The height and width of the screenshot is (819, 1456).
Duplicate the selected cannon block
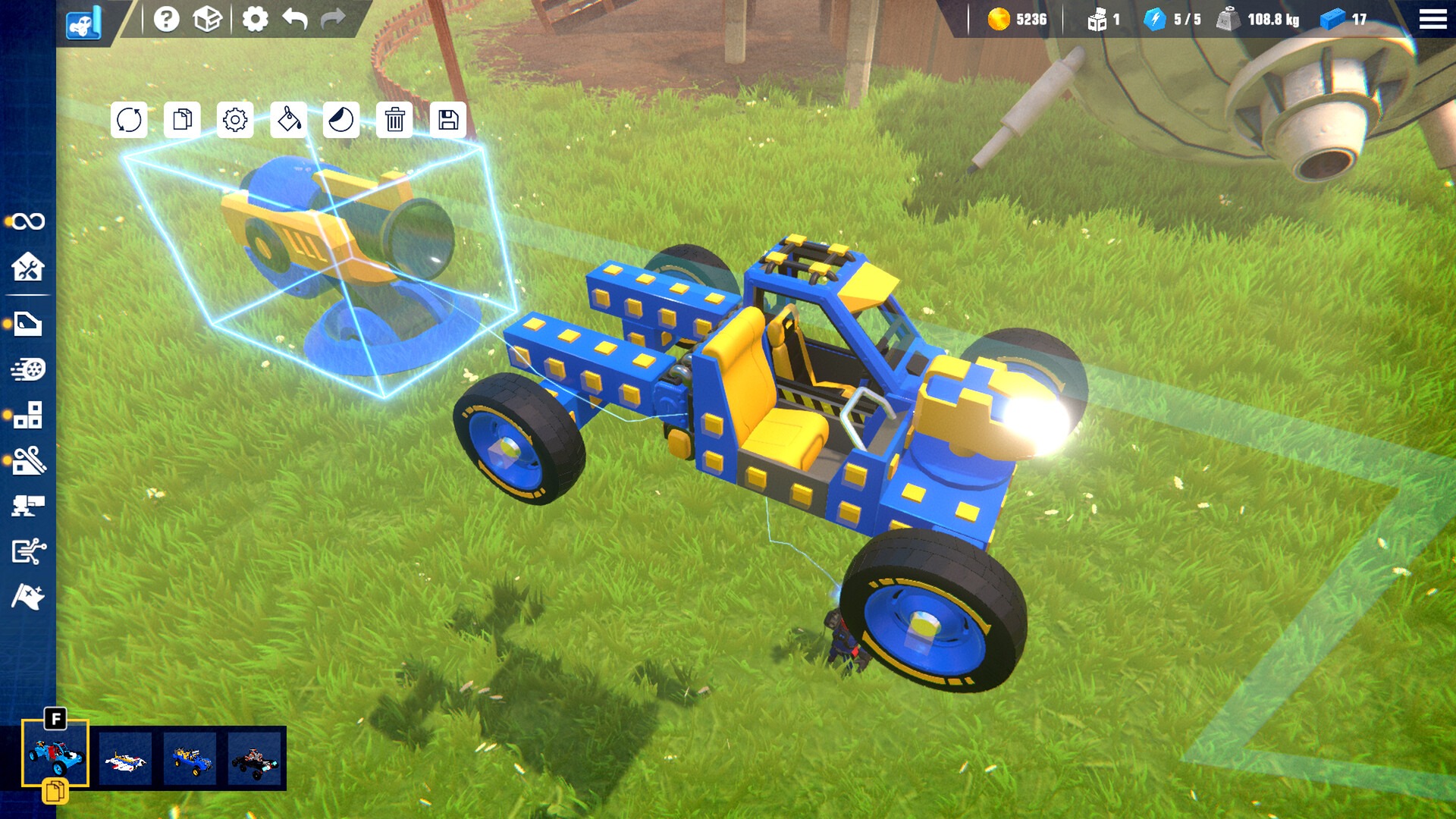point(181,120)
